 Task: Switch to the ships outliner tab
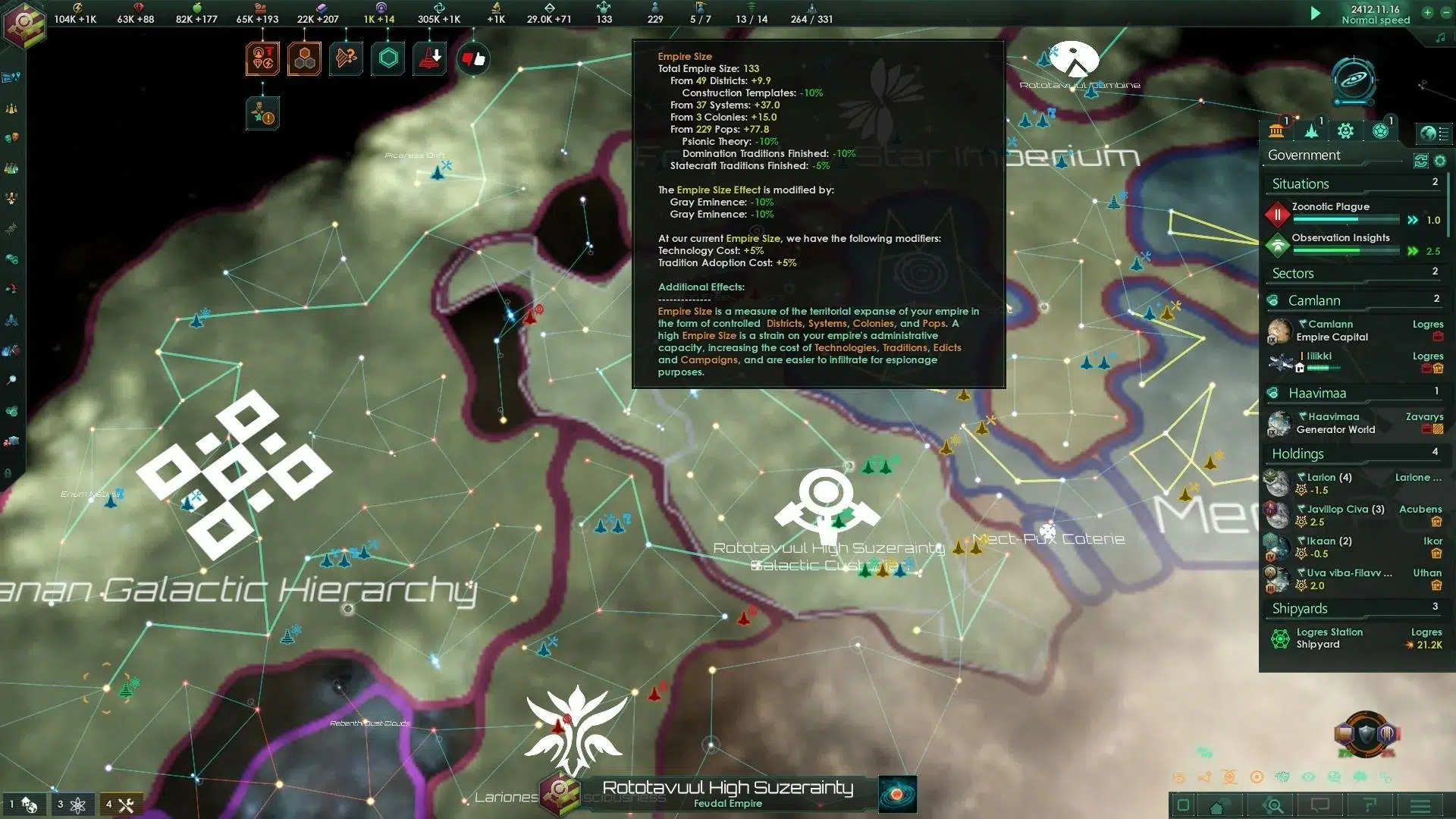1311,131
